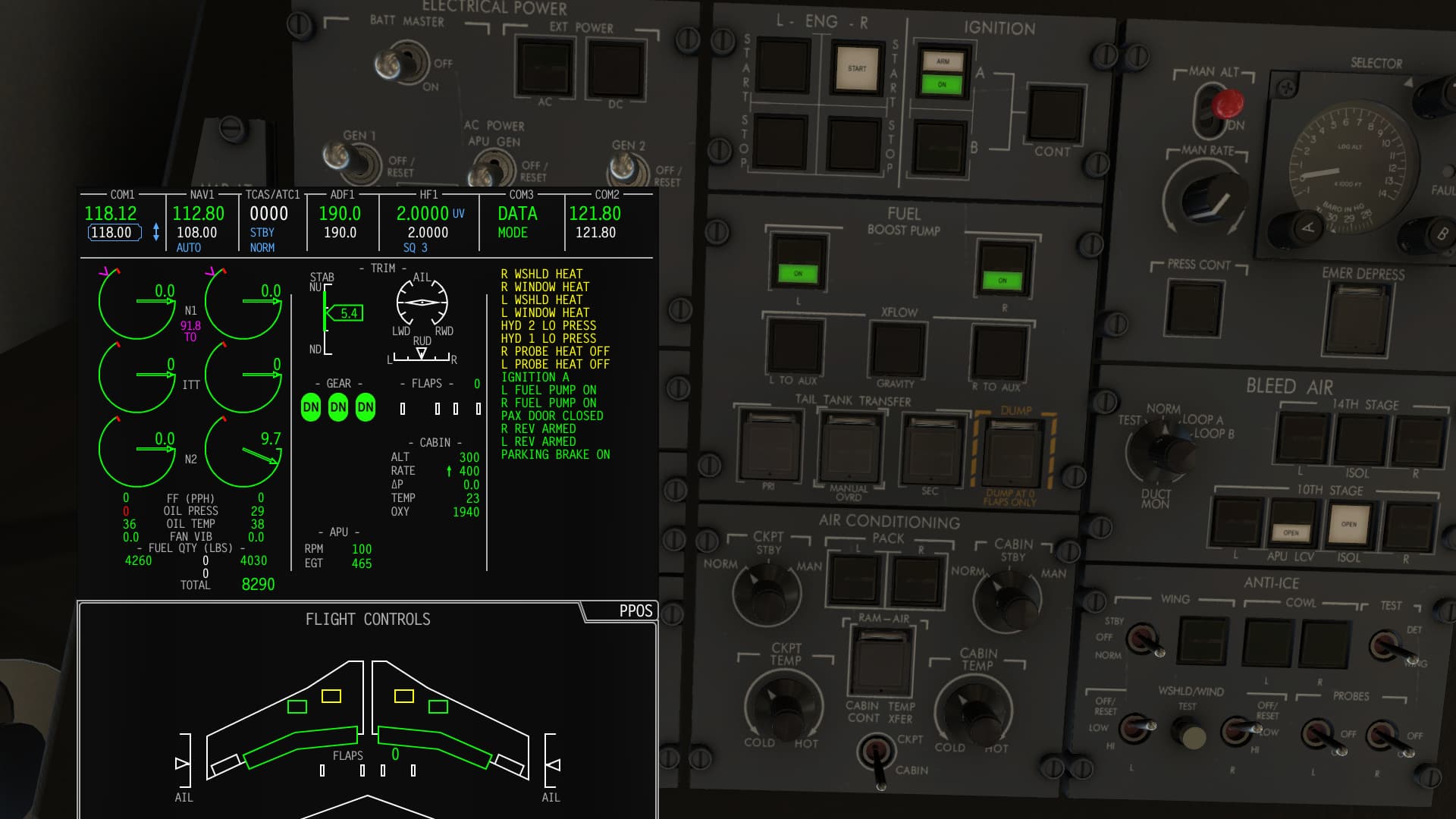Switch off the right fuel BOOST PUMP
This screenshot has height=819, width=1456.
[x=1003, y=268]
